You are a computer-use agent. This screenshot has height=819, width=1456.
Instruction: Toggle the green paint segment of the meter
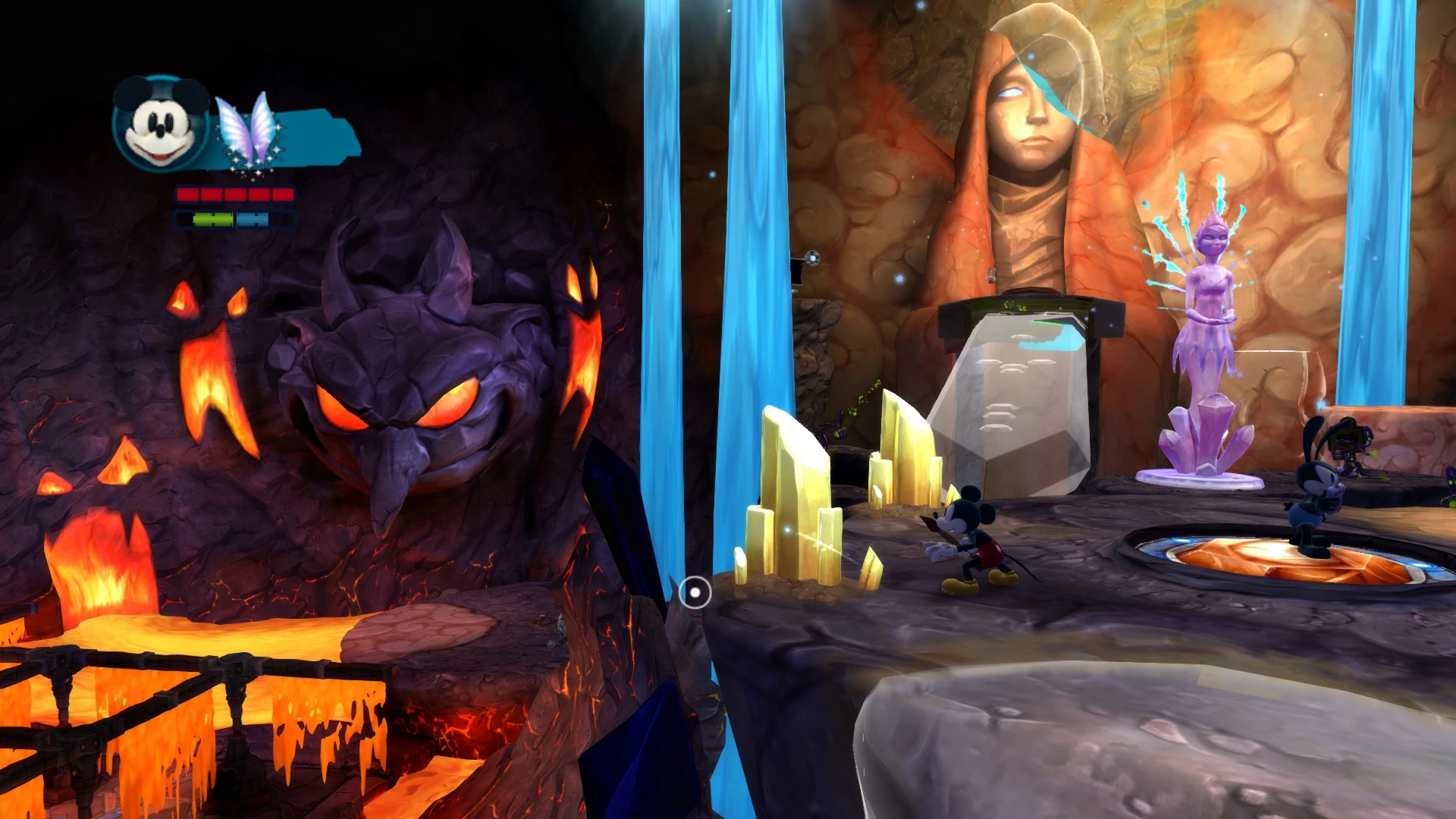[x=212, y=219]
